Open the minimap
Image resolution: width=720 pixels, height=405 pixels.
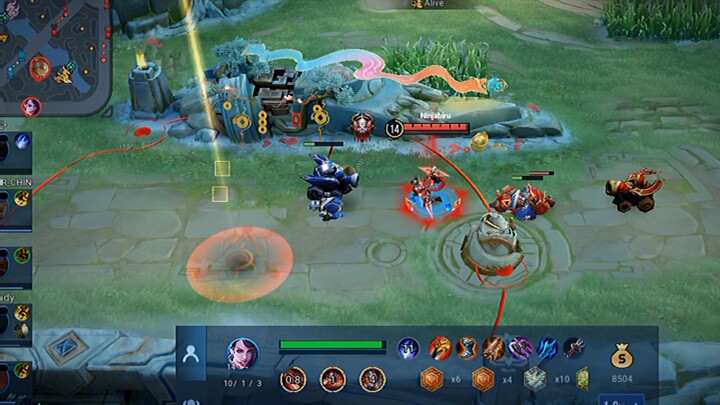coord(54,55)
